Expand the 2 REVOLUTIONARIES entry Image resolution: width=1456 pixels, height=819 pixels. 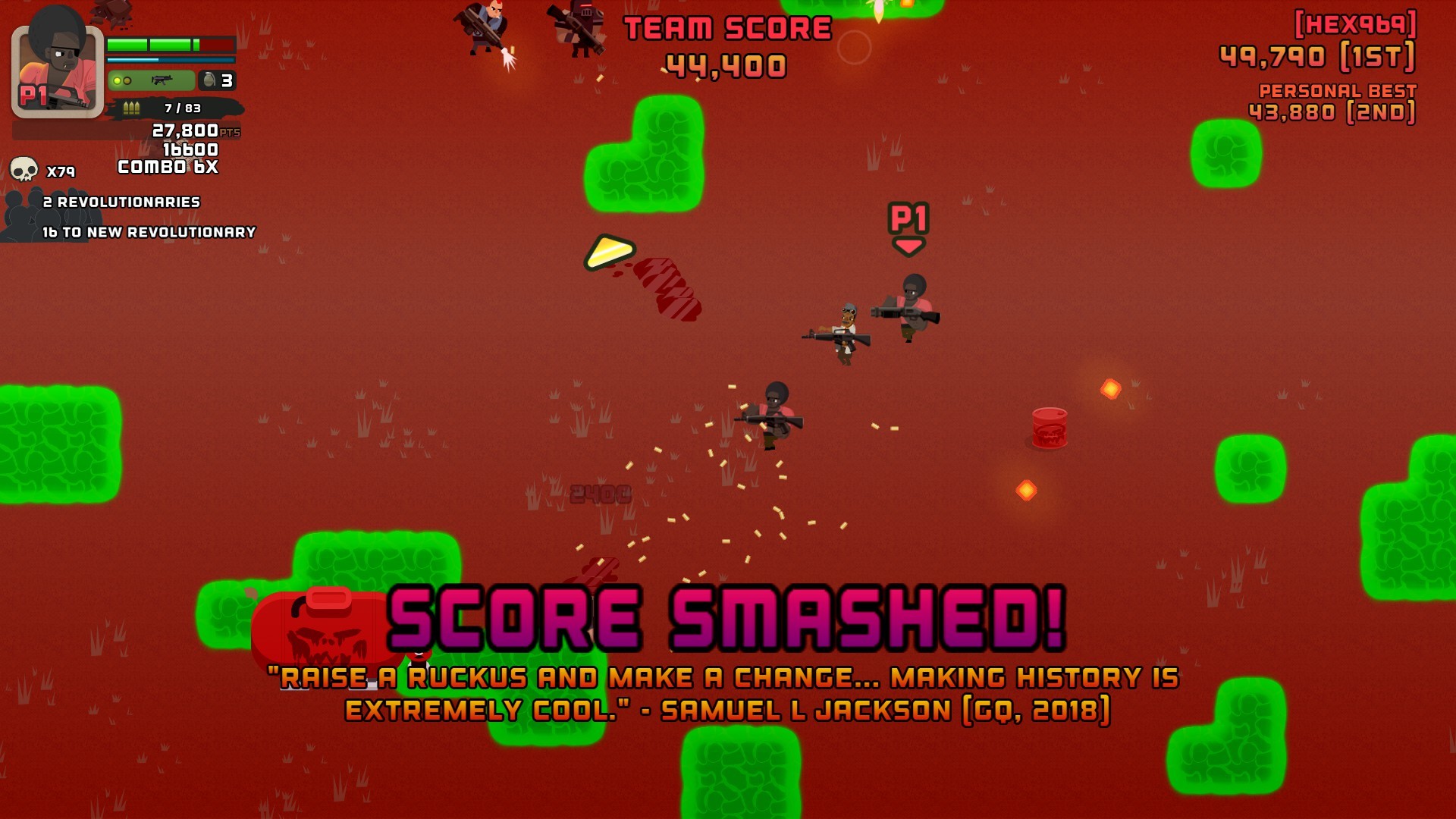(x=121, y=202)
